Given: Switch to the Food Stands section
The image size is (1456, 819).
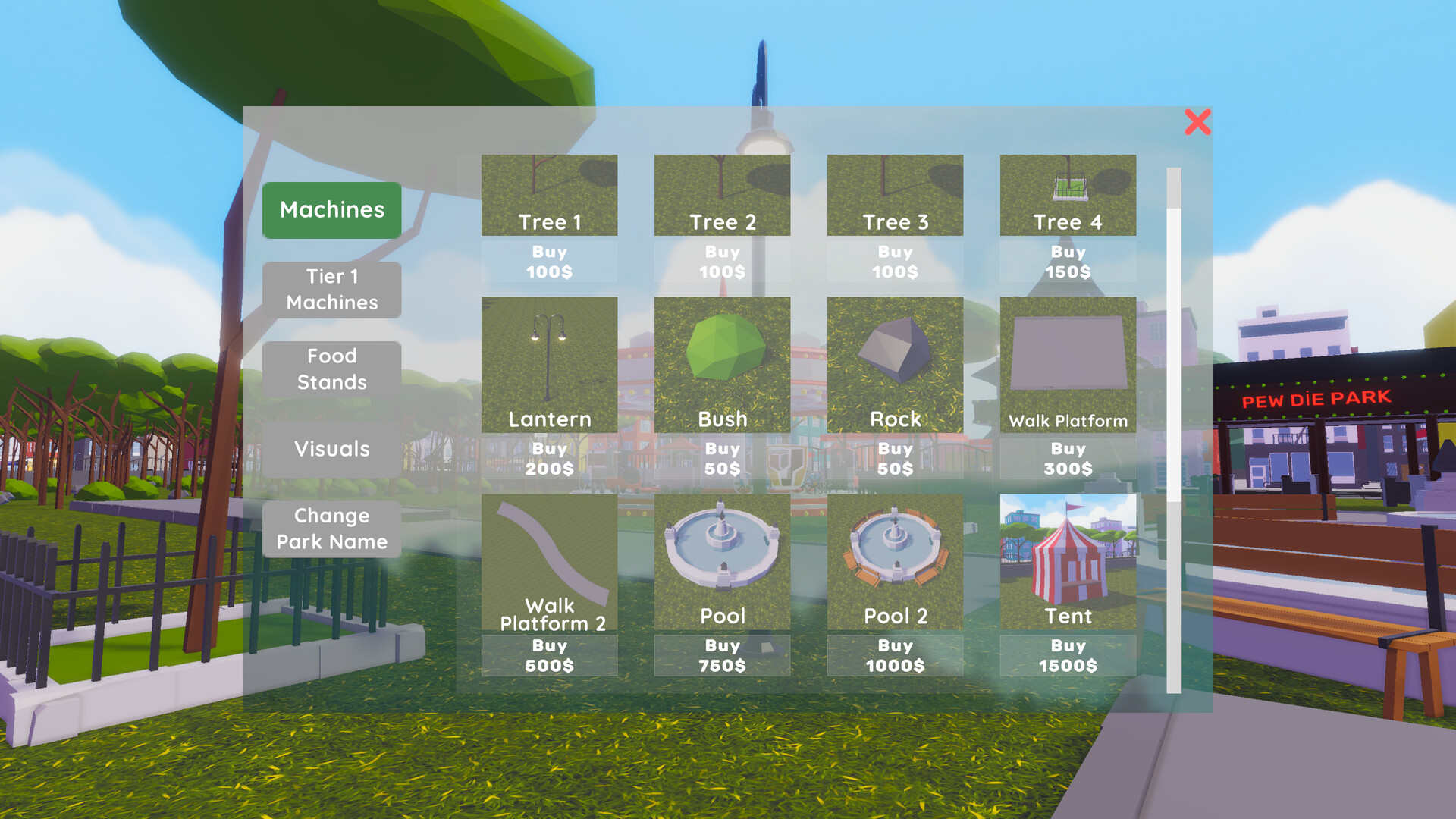Looking at the screenshot, I should tap(331, 369).
